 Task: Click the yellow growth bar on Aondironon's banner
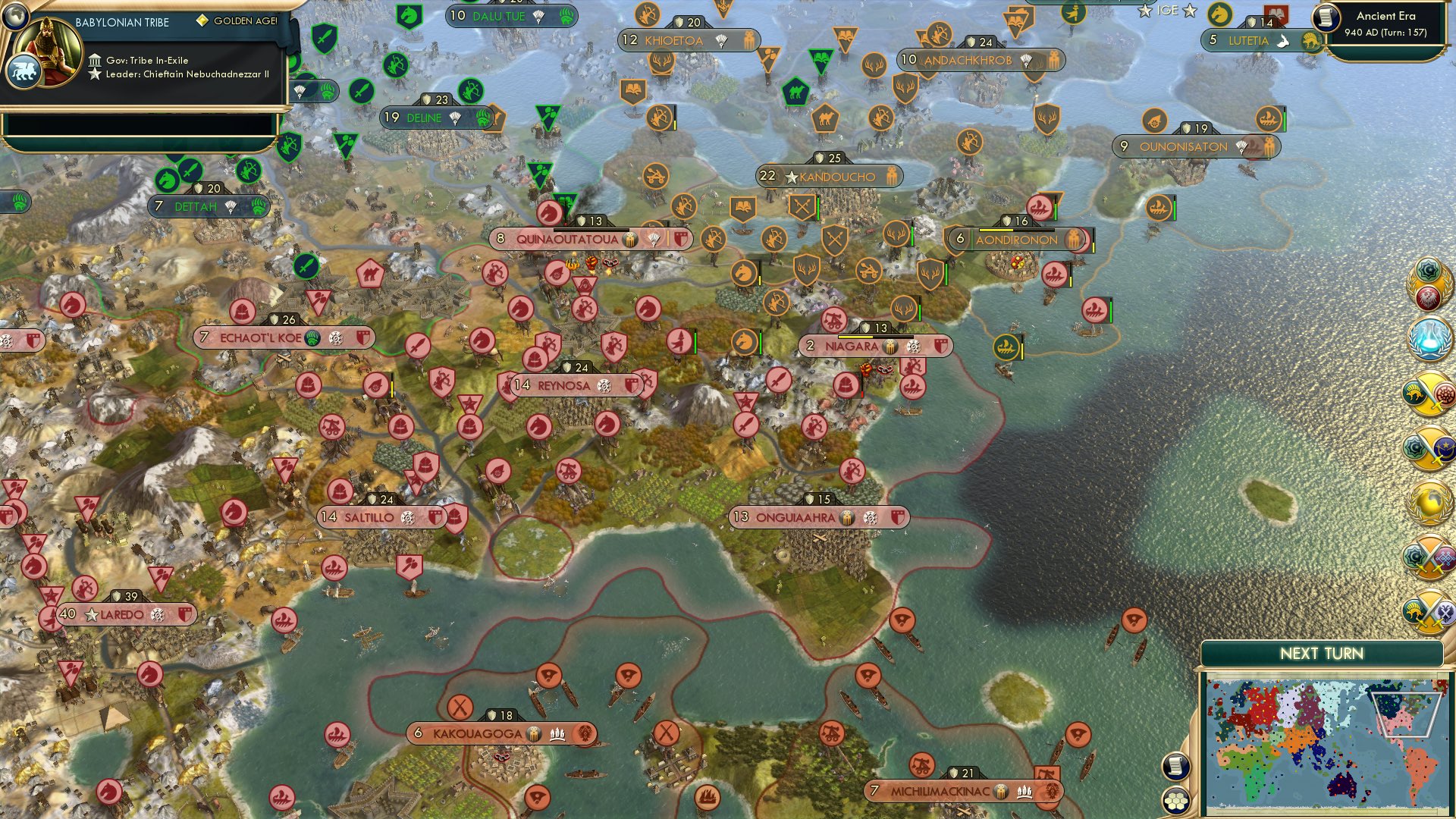tap(996, 230)
